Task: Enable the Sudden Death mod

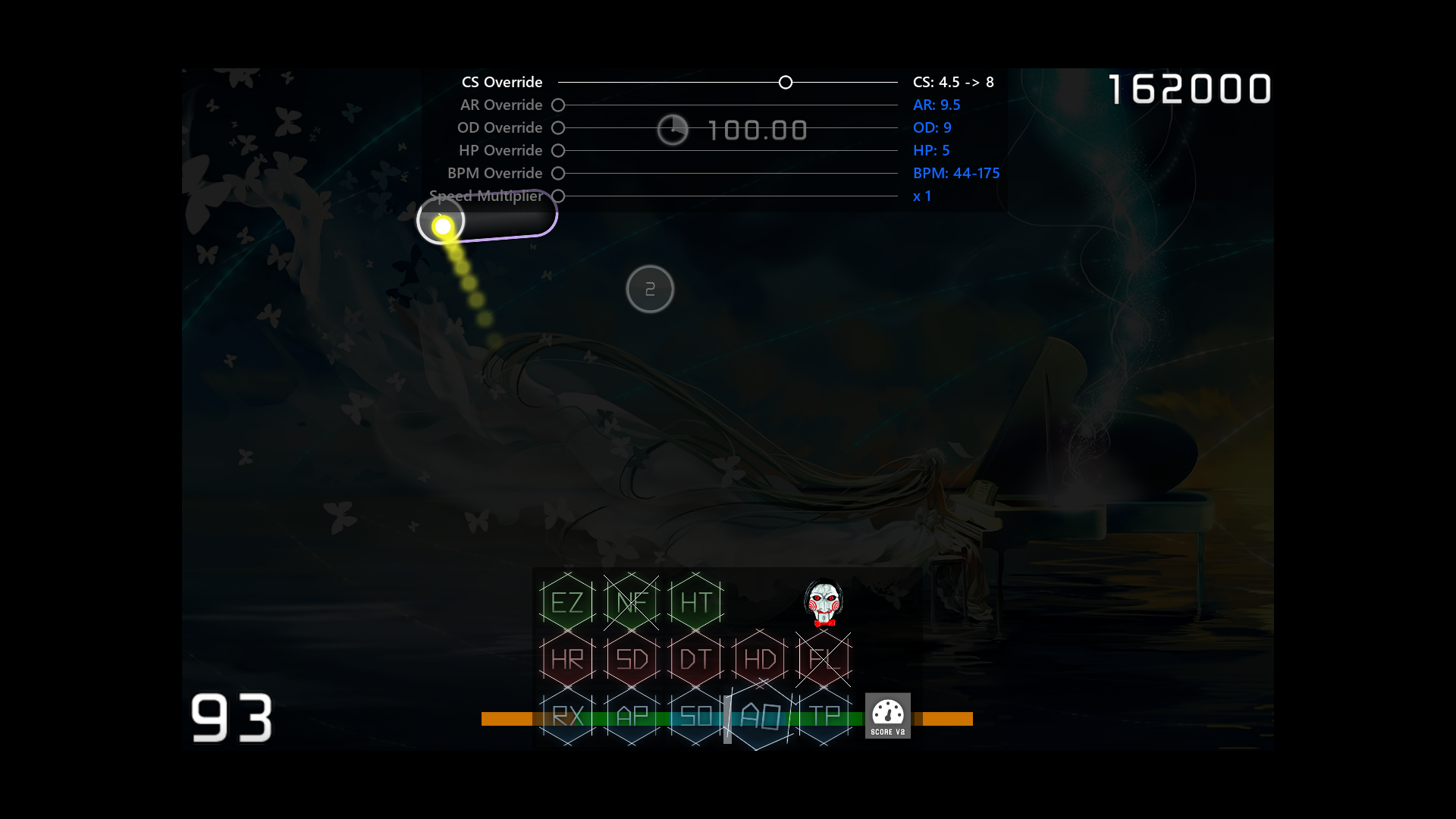Action: (631, 659)
